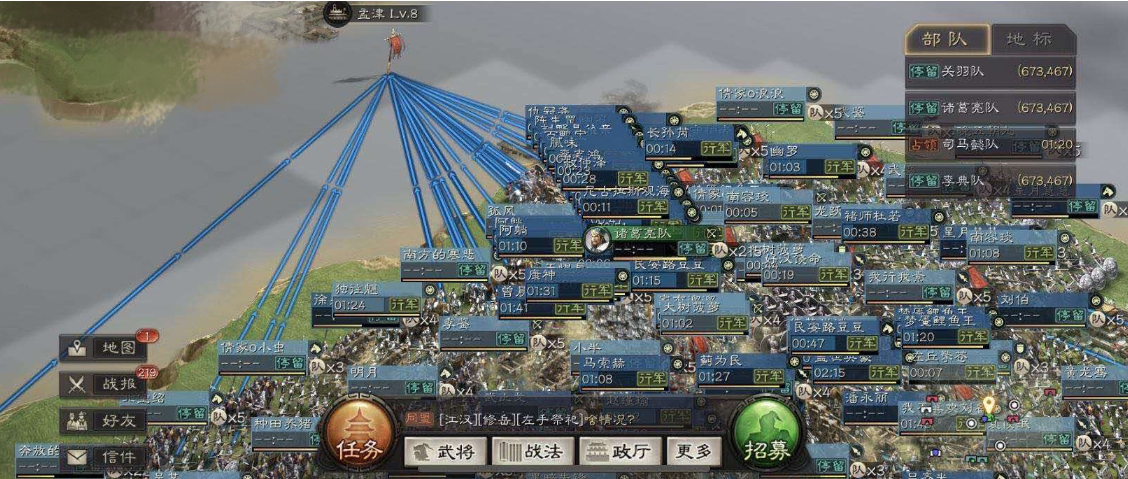Open the 政厅 government hall menu
1128x479 pixels.
(x=618, y=452)
